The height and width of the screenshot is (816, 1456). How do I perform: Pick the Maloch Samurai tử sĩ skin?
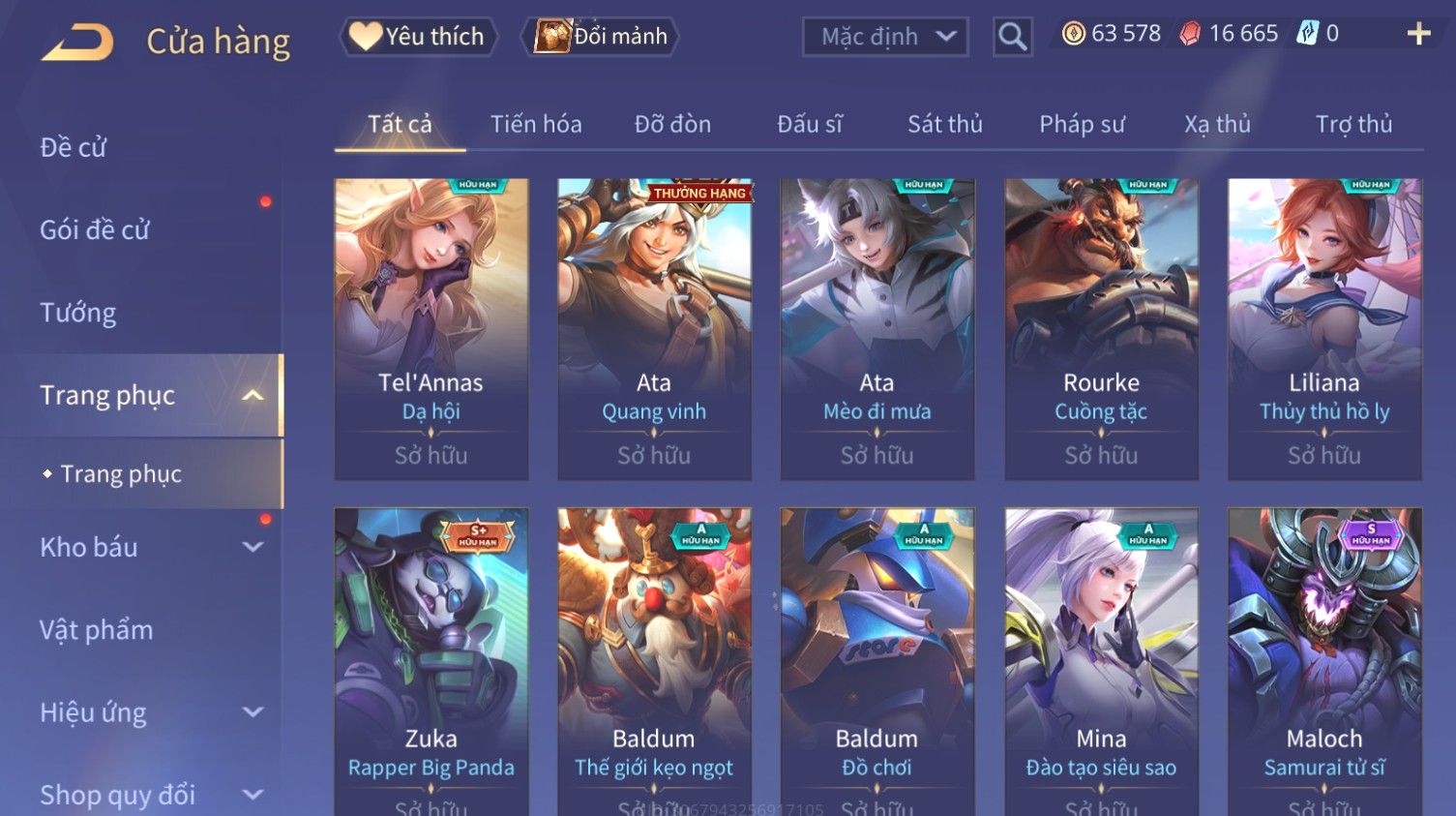click(1324, 658)
